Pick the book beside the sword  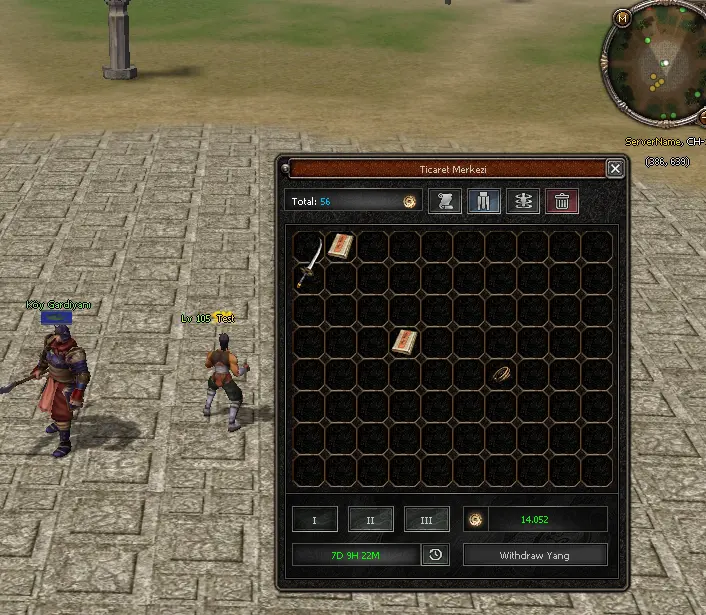pyautogui.click(x=341, y=246)
